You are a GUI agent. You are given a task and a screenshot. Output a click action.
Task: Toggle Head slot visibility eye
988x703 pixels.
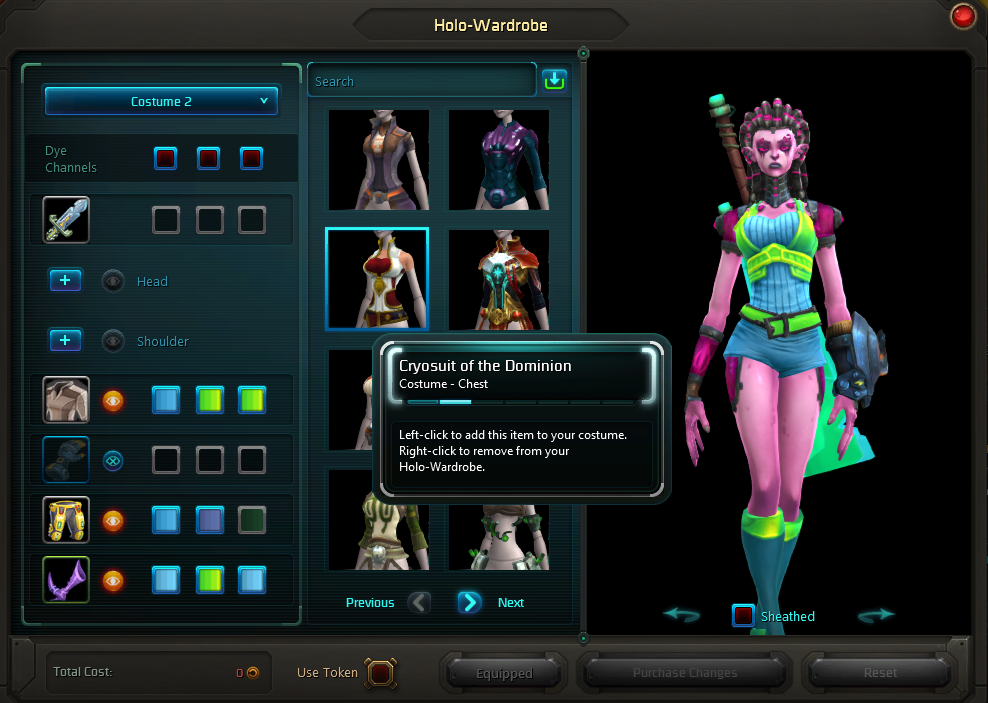tap(113, 281)
